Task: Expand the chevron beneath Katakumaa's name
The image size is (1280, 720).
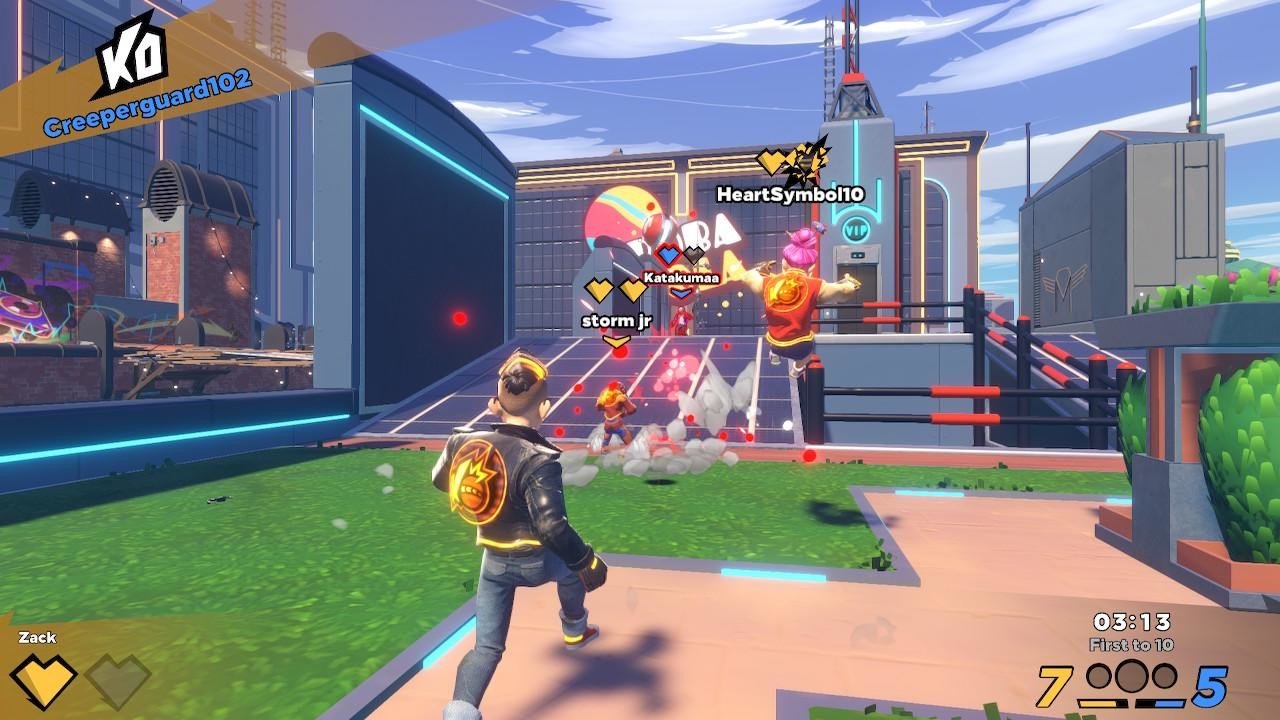Action: click(681, 294)
